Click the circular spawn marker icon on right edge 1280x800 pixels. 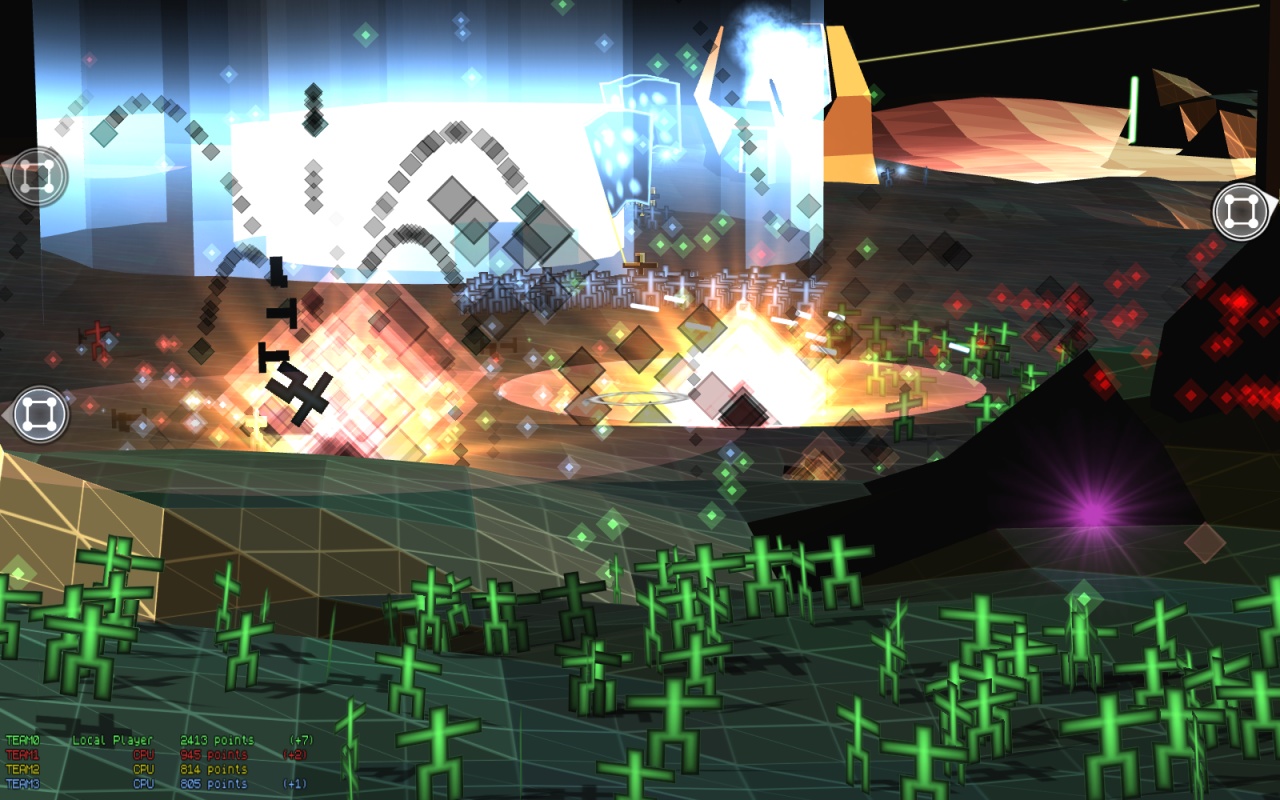point(1240,213)
